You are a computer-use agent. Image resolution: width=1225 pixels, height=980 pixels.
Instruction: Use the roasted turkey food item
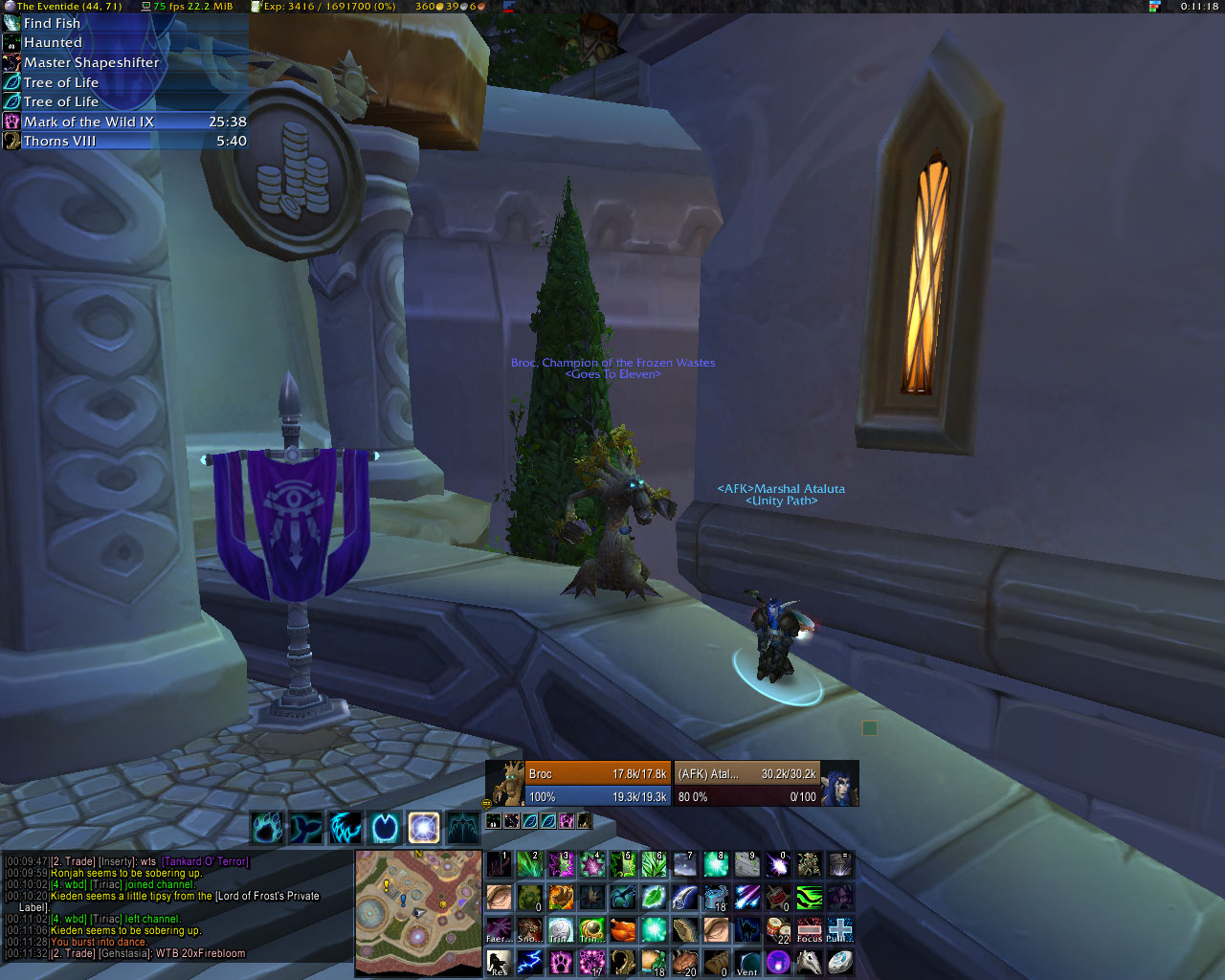click(623, 929)
